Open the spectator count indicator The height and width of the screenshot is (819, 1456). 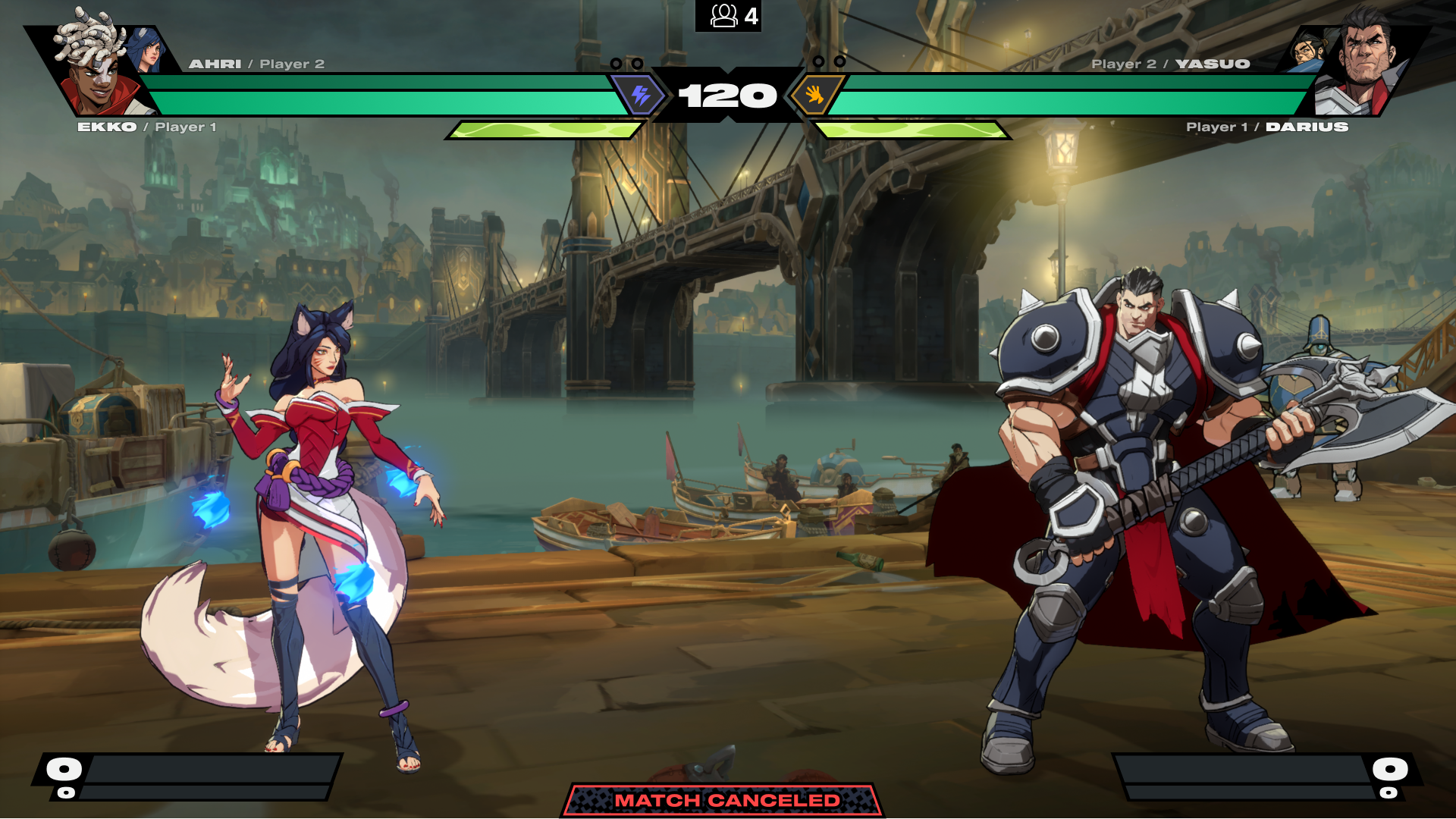point(728,16)
